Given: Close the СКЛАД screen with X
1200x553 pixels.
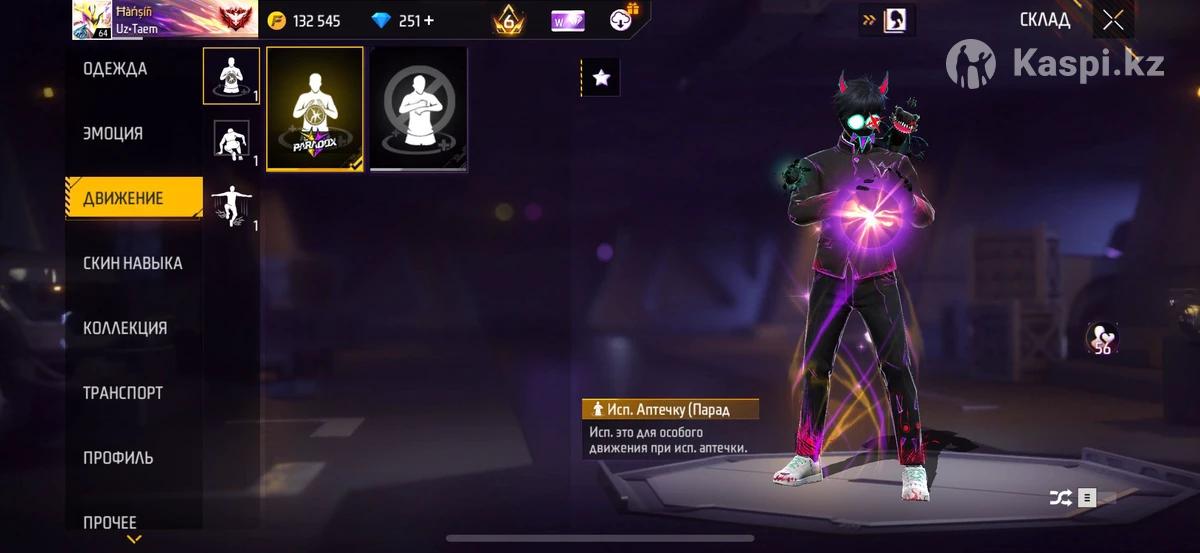Looking at the screenshot, I should 1113,20.
